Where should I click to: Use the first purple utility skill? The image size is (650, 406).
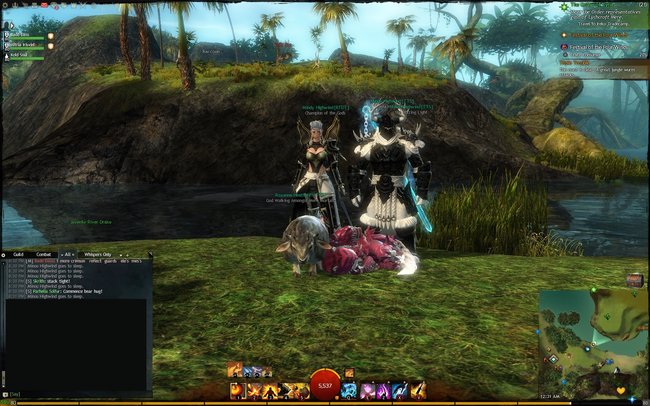[x=367, y=390]
